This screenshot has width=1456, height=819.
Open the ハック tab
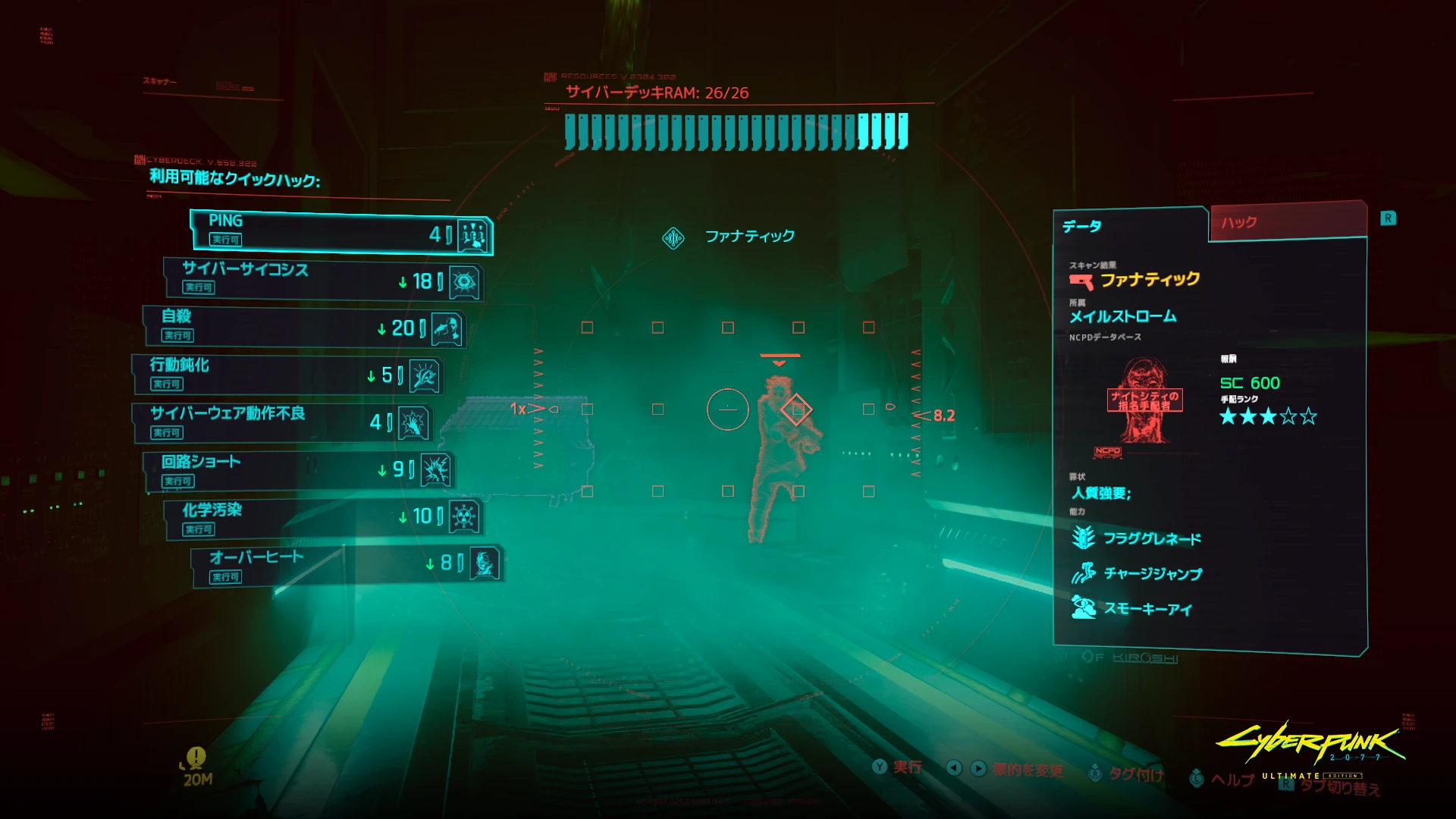point(1287,222)
